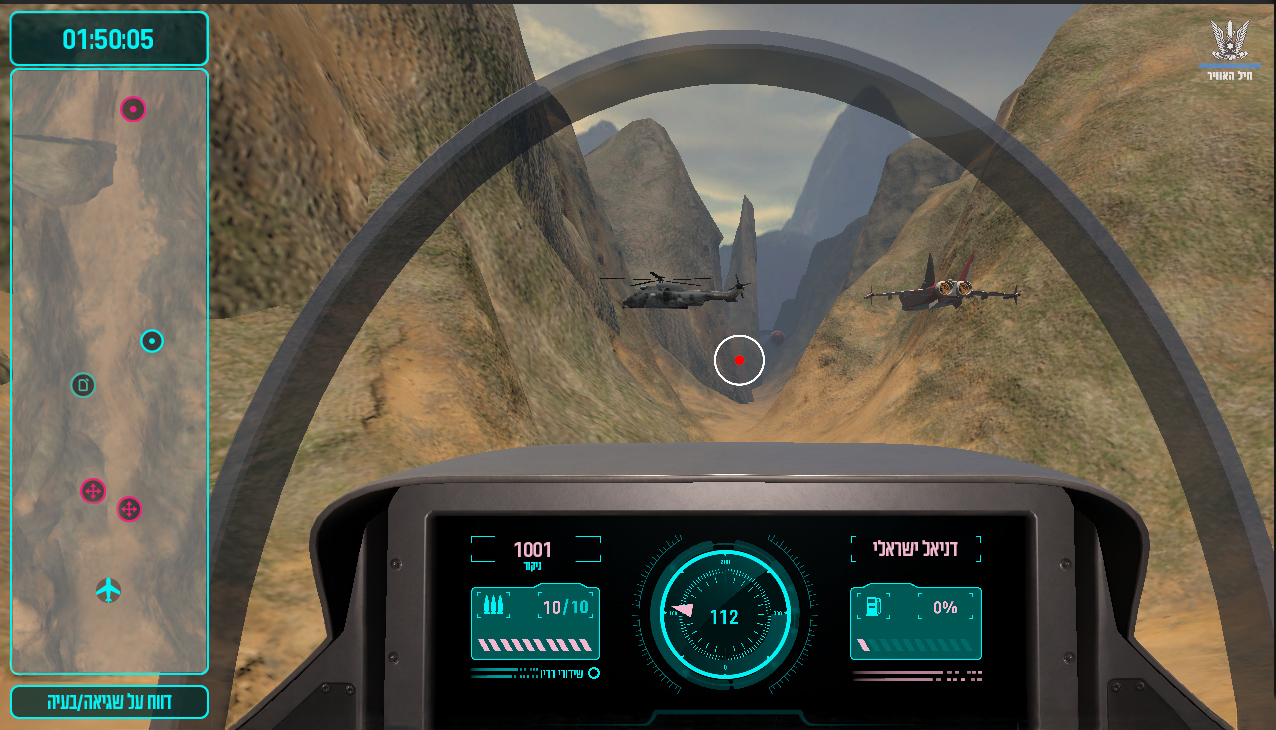Click the player airplane icon on minimap
Screen dimensions: 1276x730
pyautogui.click(x=108, y=591)
